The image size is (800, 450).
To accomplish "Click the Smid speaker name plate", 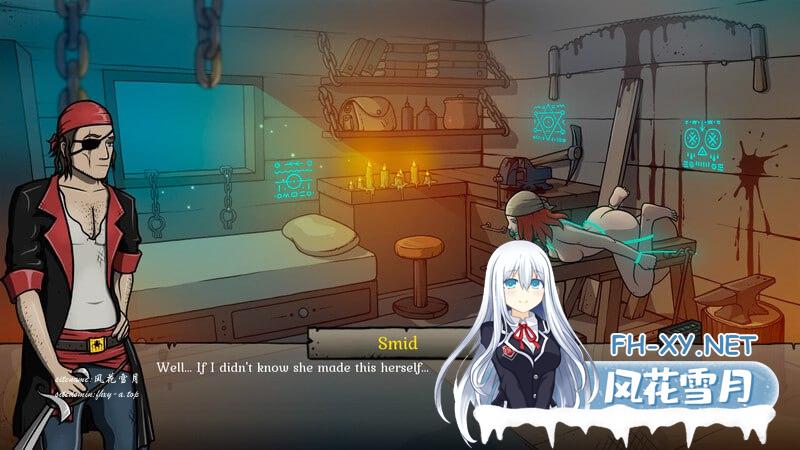I will [395, 343].
